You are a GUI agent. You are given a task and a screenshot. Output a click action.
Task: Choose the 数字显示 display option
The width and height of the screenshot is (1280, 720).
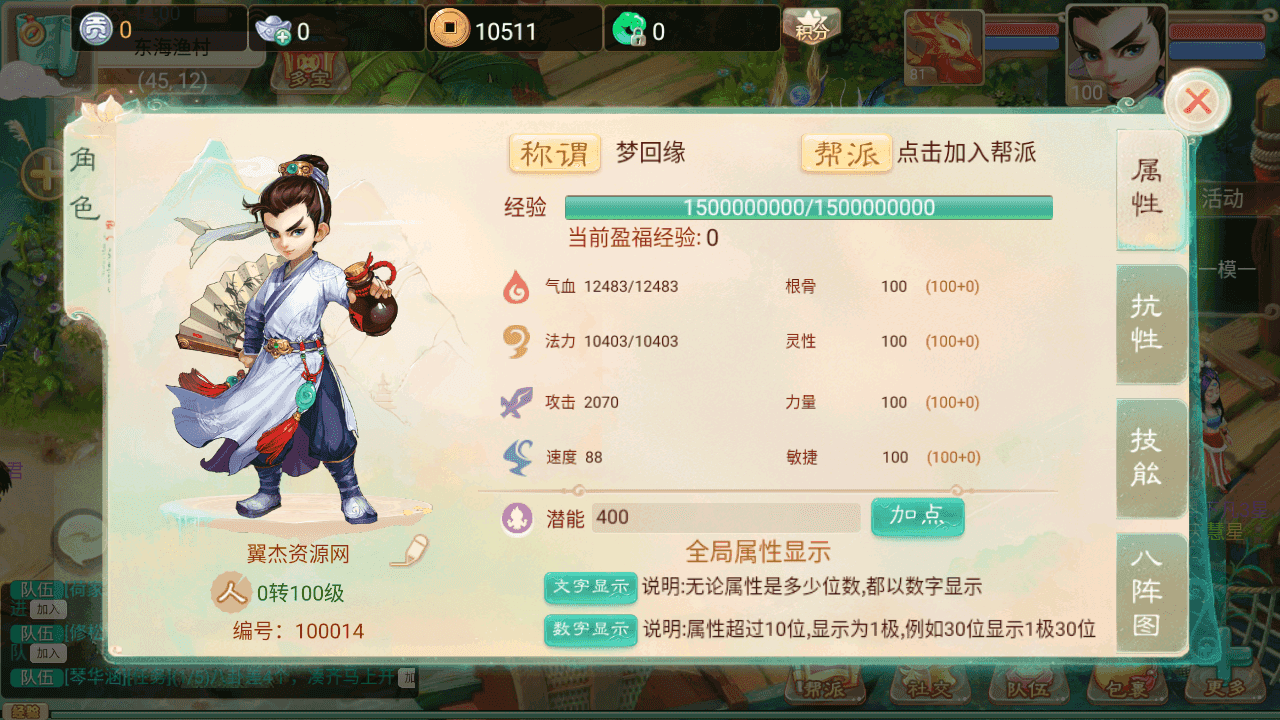(590, 629)
